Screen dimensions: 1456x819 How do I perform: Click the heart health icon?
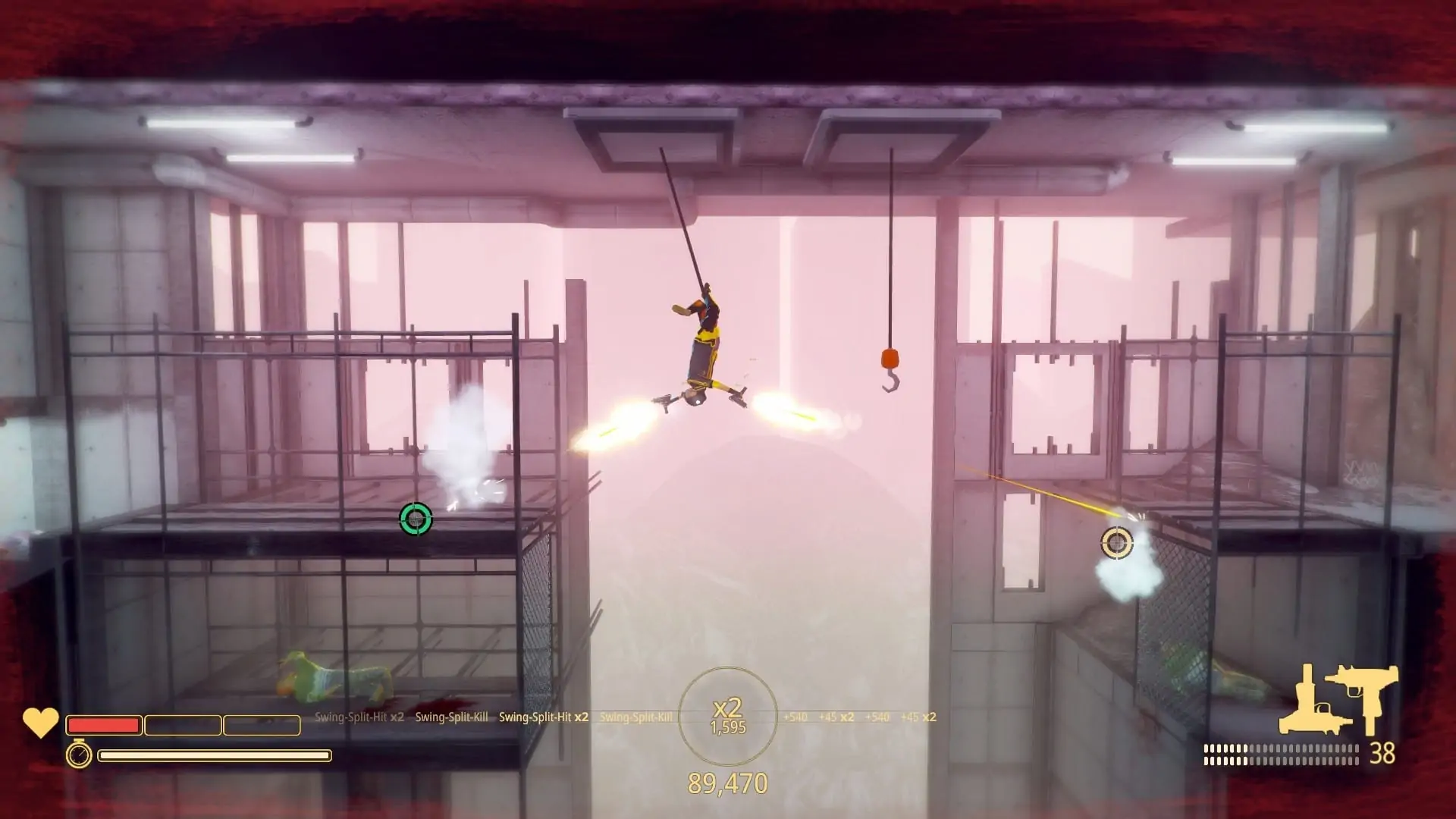[40, 723]
